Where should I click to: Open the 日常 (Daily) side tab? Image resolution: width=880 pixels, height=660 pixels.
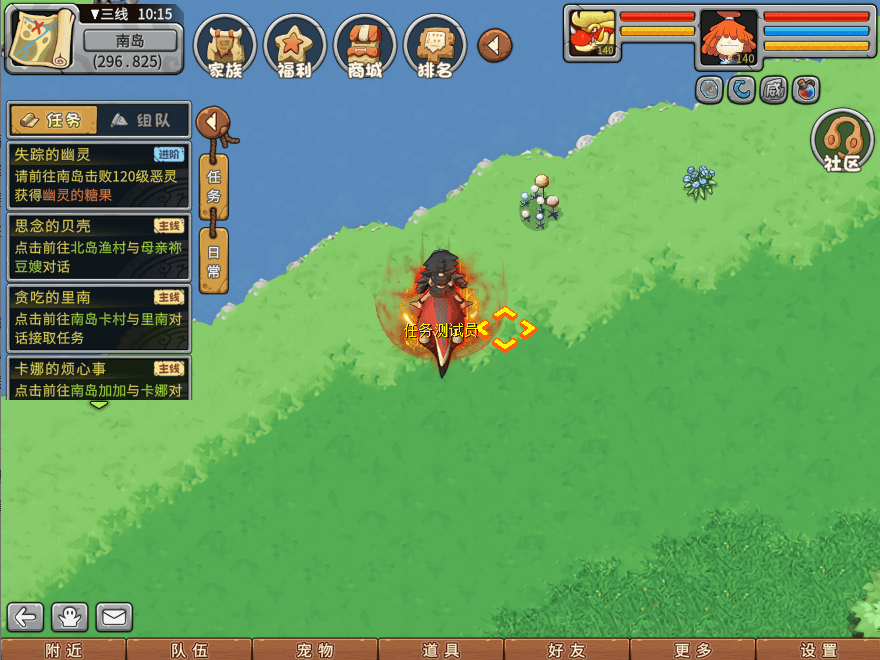(213, 260)
